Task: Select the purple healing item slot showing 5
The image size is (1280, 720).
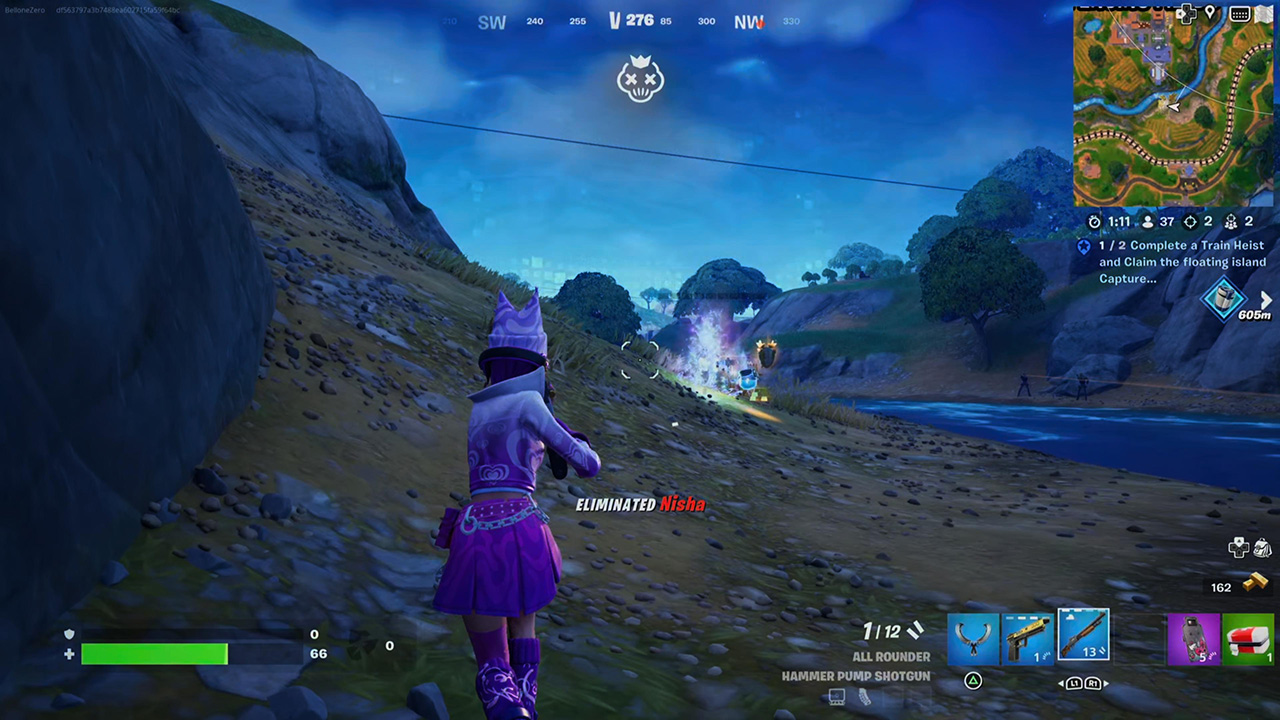Action: tap(1195, 640)
